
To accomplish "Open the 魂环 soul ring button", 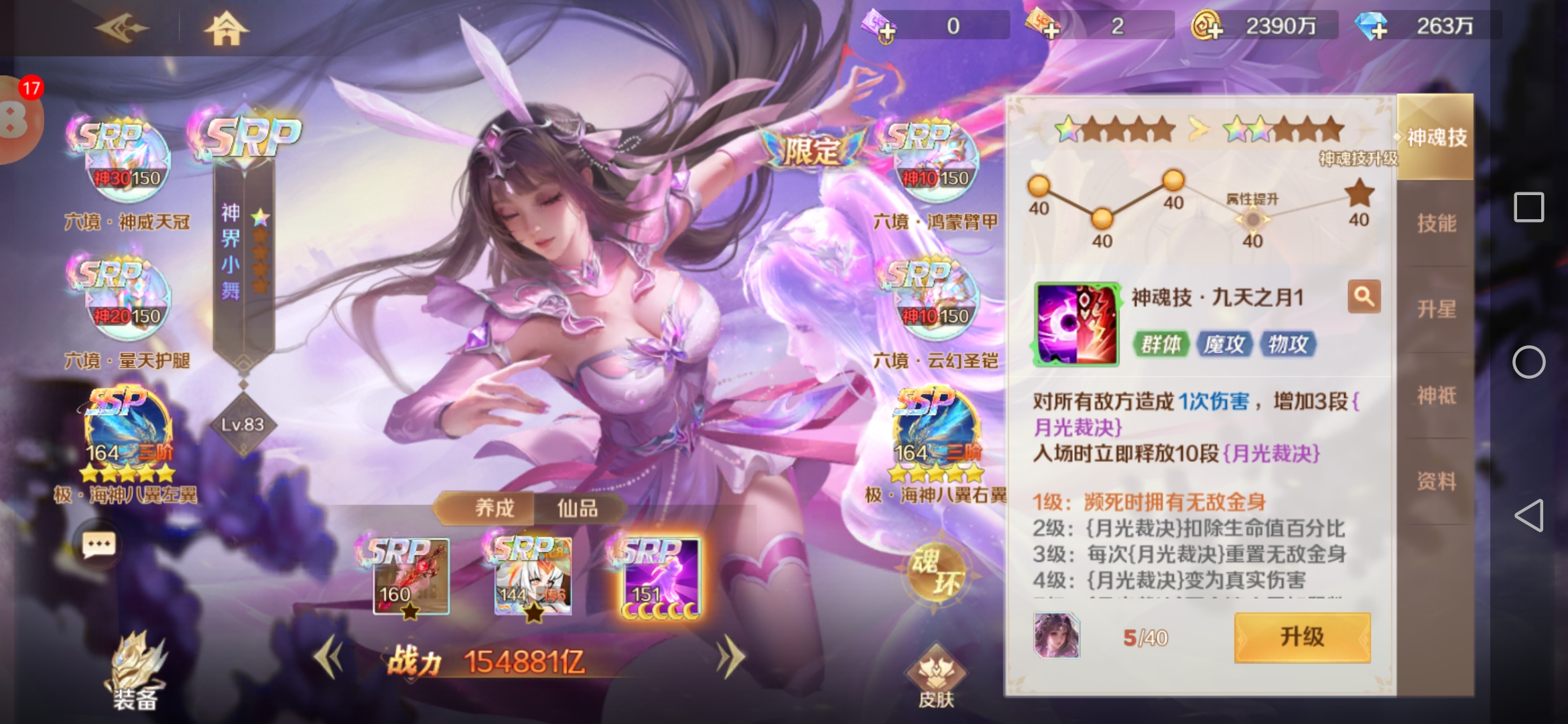I will point(936,571).
